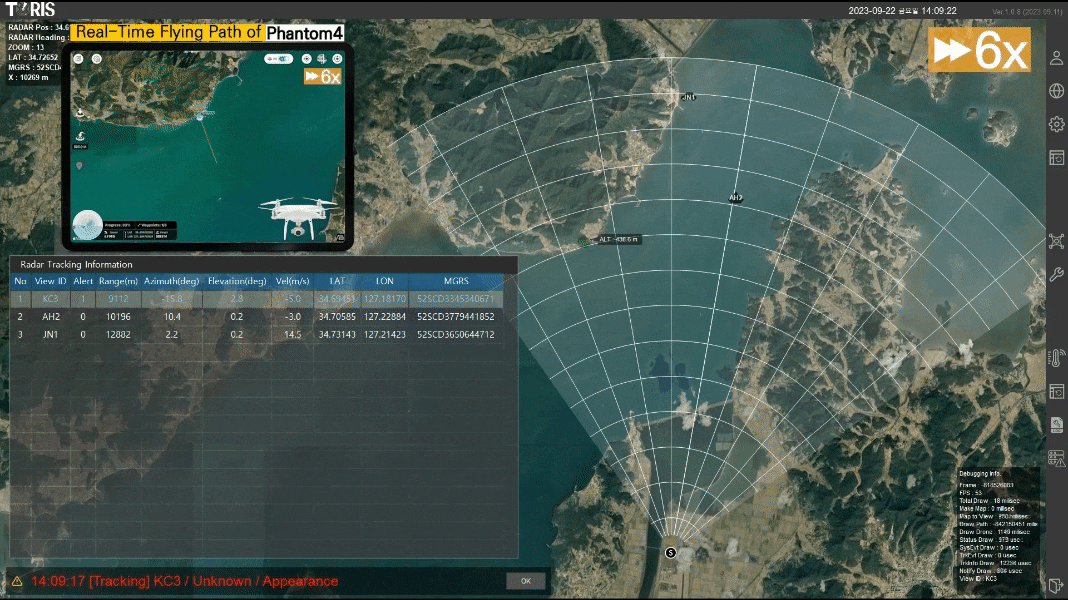Click the OK button on the alert bar
This screenshot has width=1068, height=600.
[x=526, y=581]
